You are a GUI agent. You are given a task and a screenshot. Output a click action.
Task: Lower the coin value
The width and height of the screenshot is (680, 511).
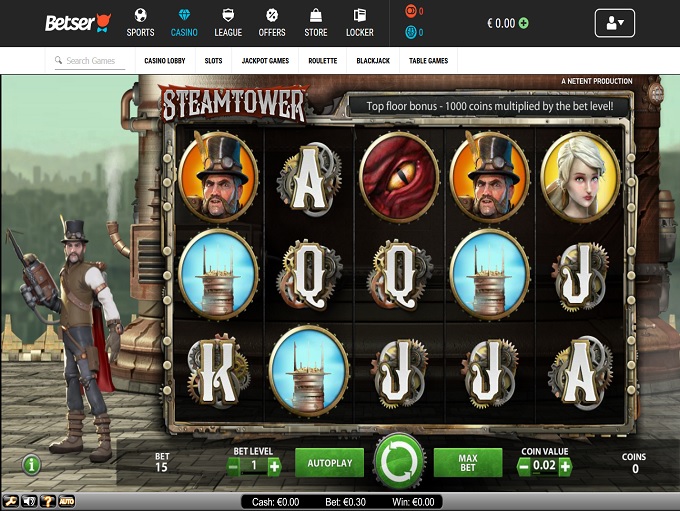[x=523, y=466]
